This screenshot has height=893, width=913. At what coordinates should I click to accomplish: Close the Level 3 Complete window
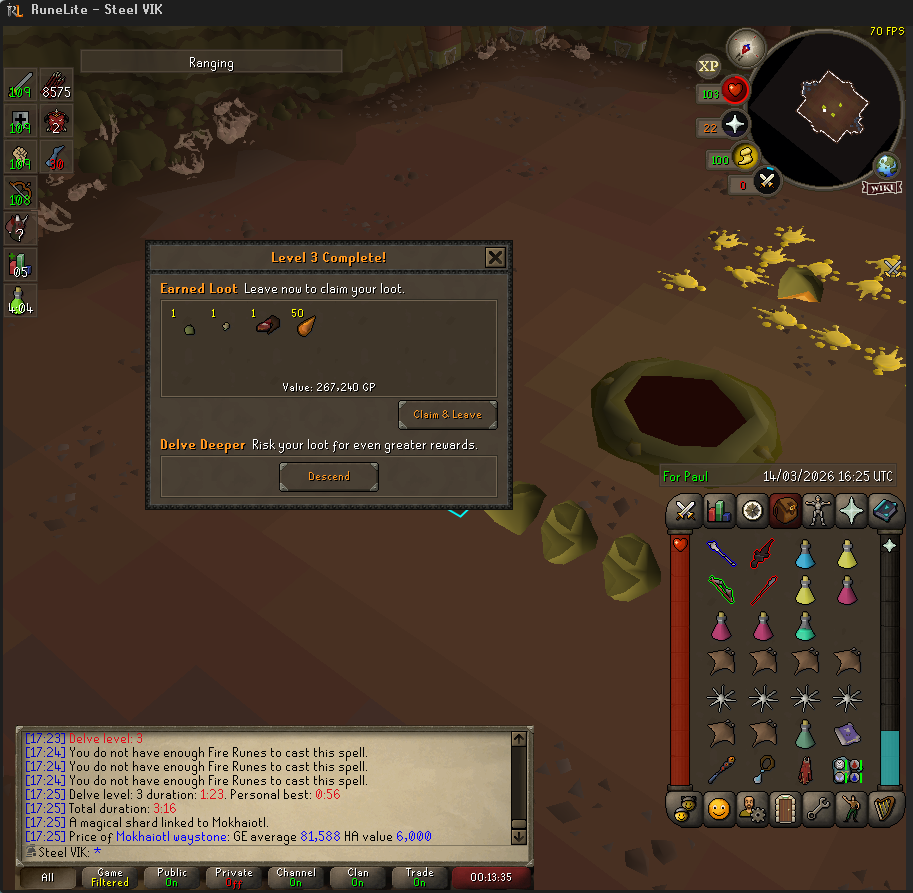tap(495, 258)
